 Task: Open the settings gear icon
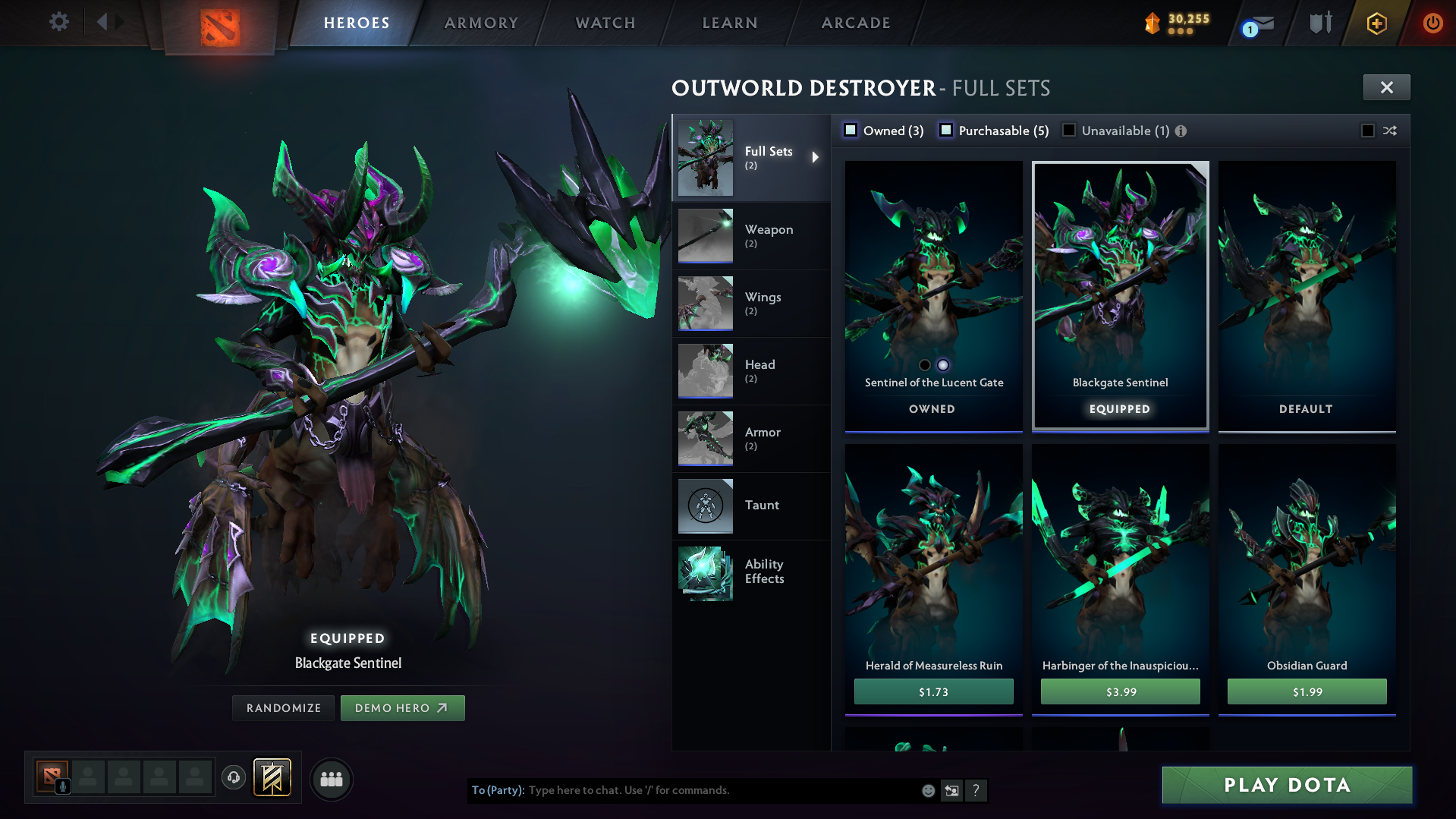coord(58,22)
